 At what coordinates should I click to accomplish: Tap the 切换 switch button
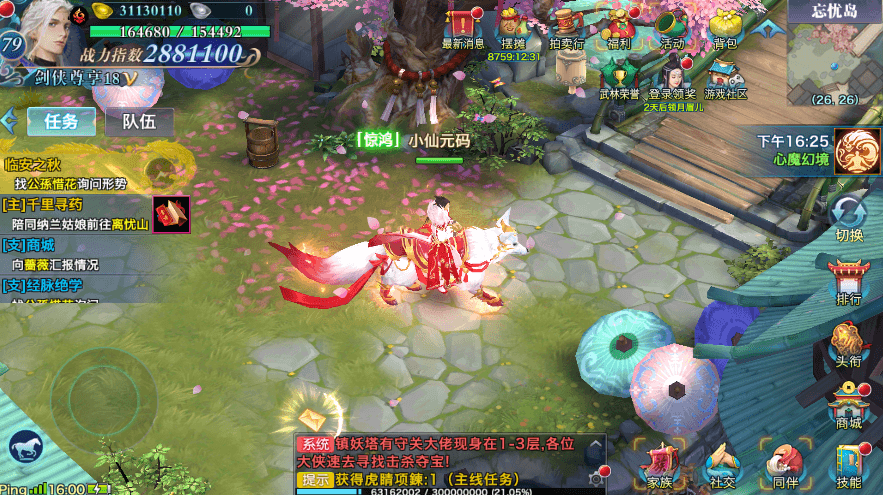849,218
